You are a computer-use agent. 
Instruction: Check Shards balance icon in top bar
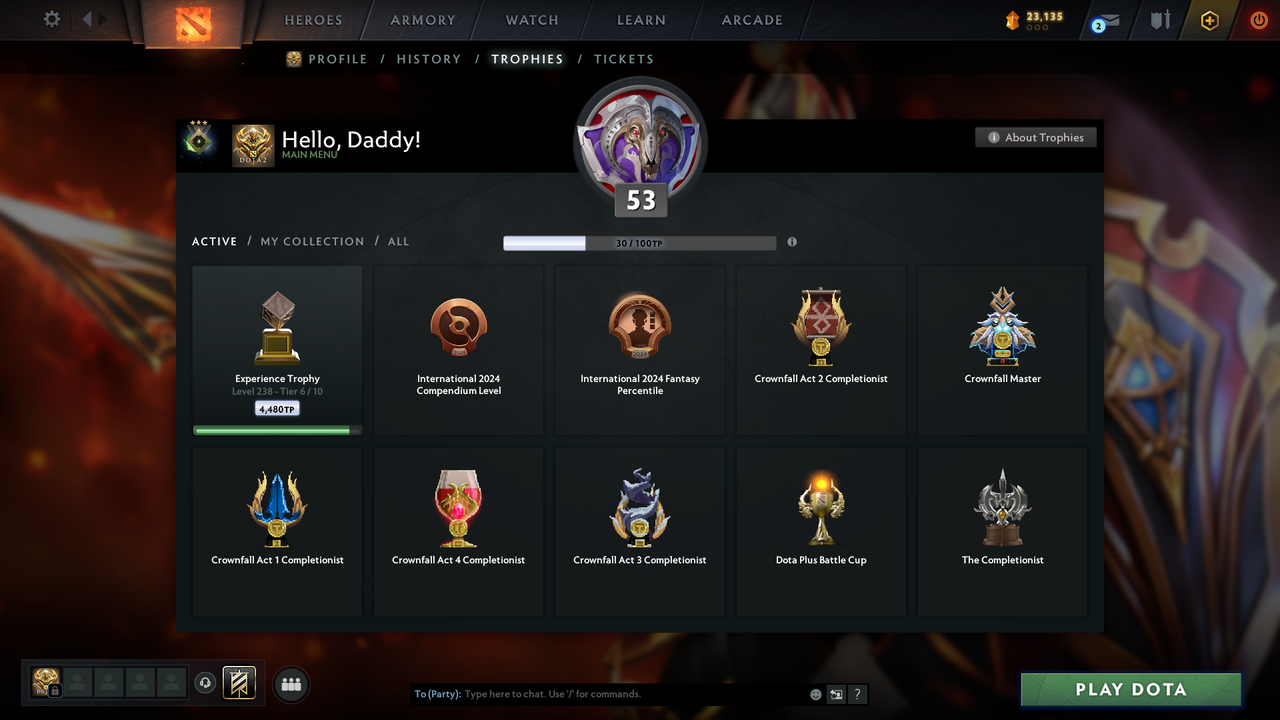point(1013,18)
